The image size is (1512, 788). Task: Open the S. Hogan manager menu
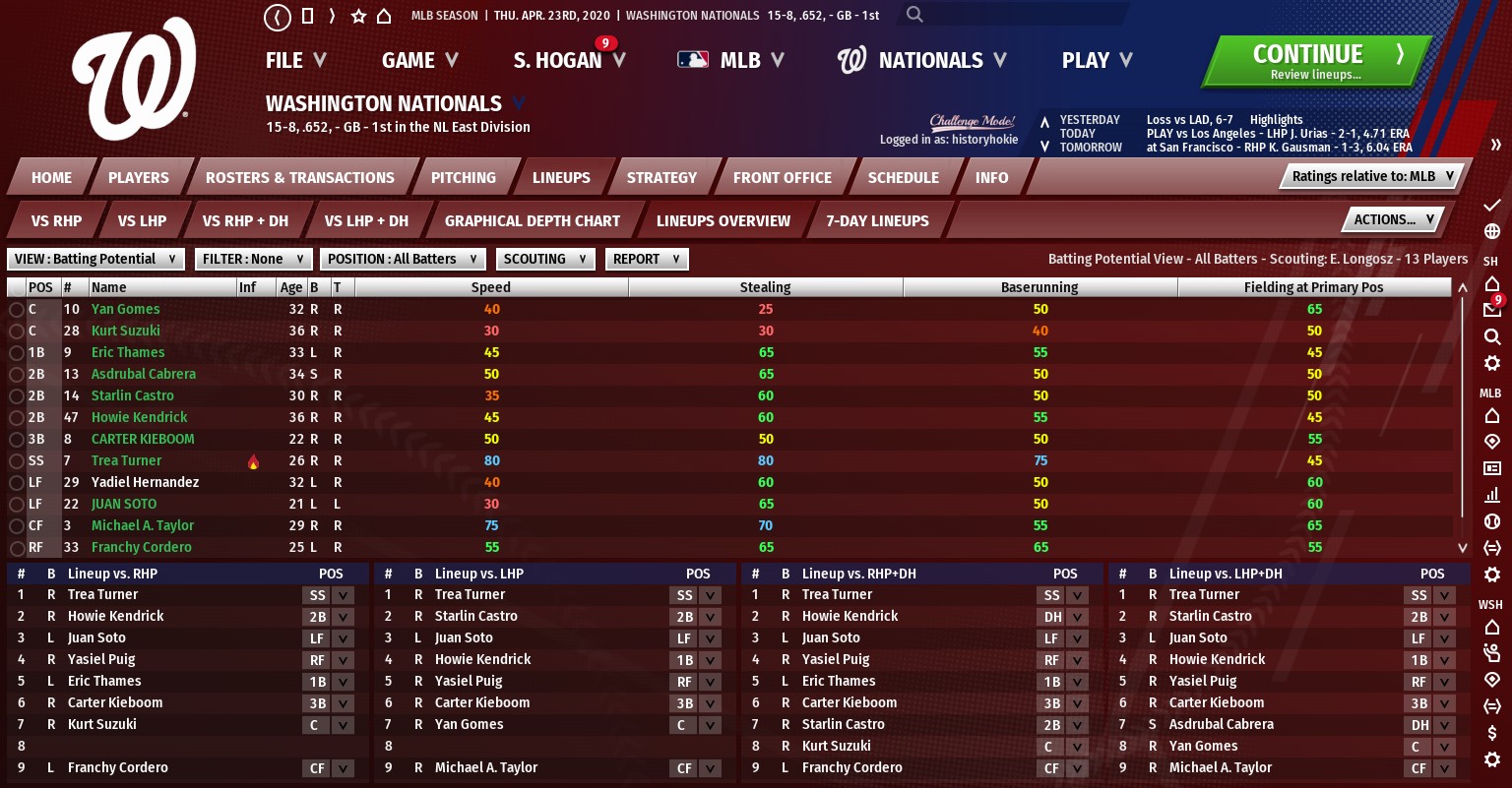coord(569,61)
